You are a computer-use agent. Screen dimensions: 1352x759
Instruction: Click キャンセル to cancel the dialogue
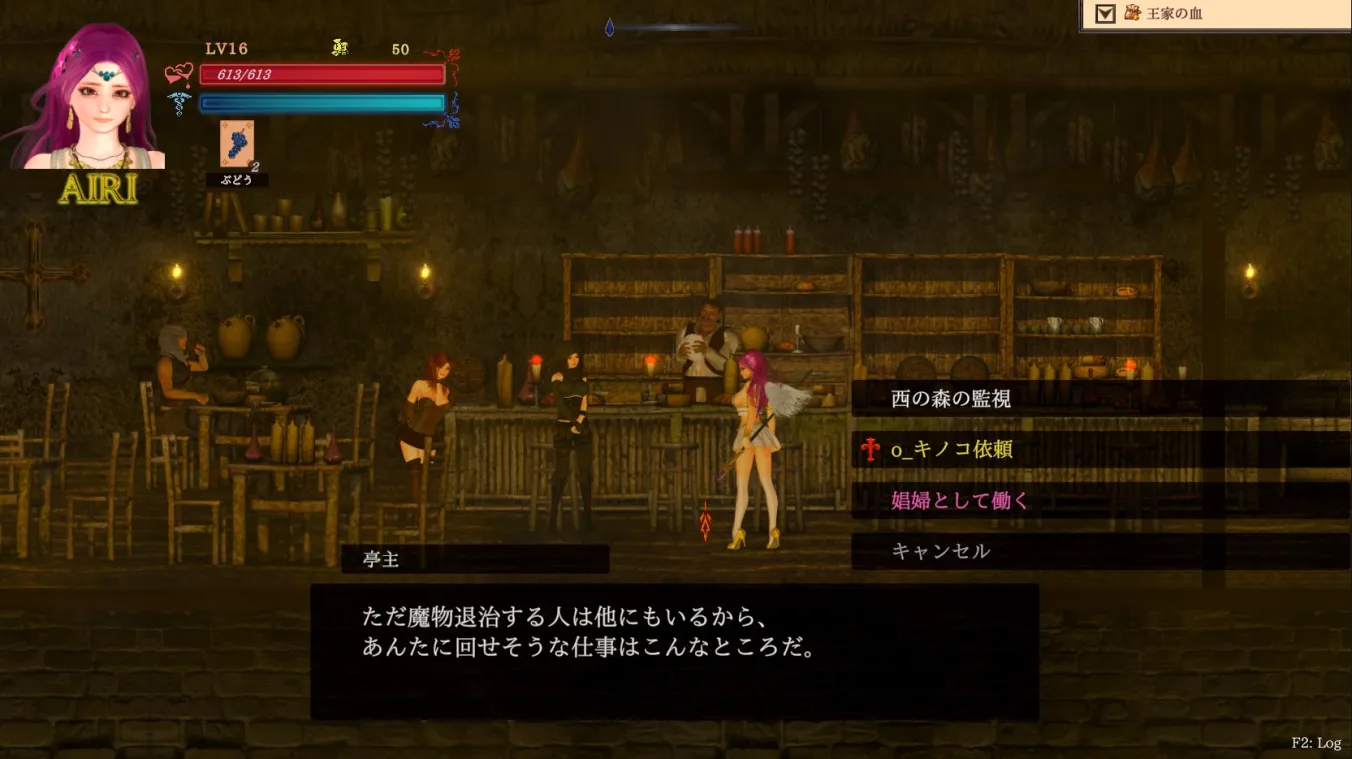940,551
